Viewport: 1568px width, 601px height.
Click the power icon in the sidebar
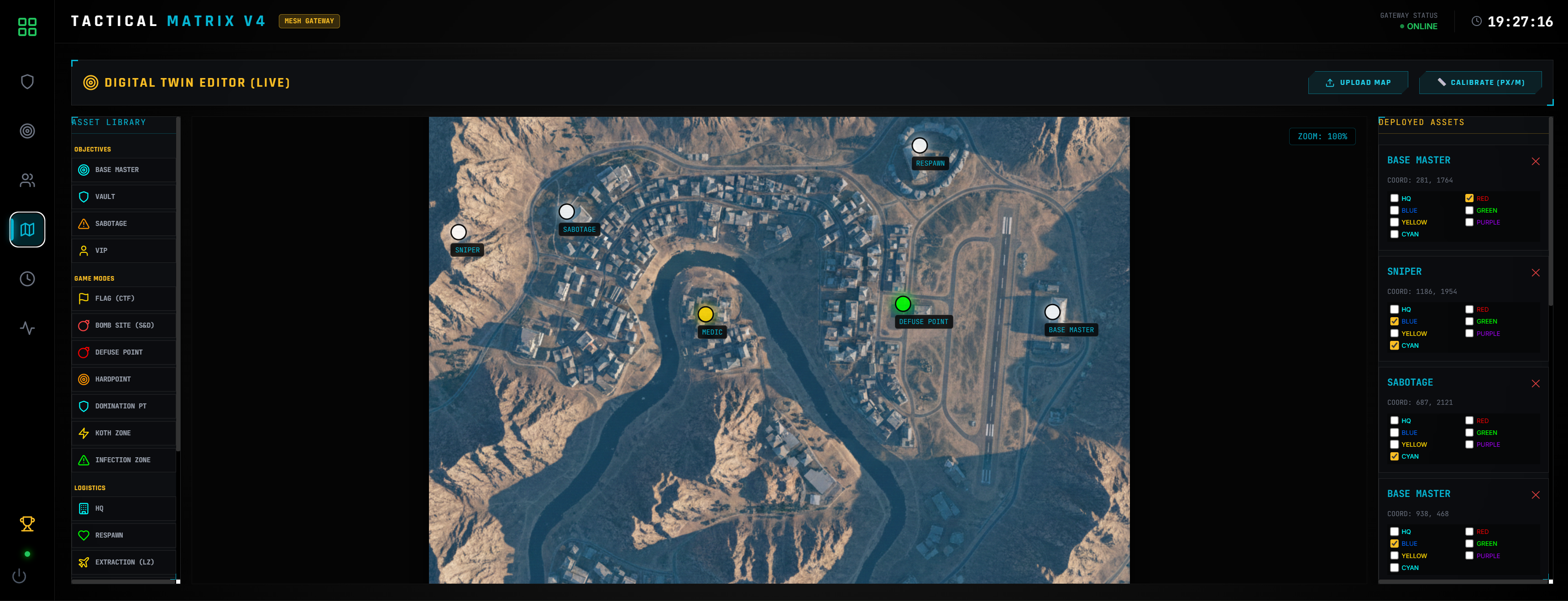pyautogui.click(x=20, y=576)
